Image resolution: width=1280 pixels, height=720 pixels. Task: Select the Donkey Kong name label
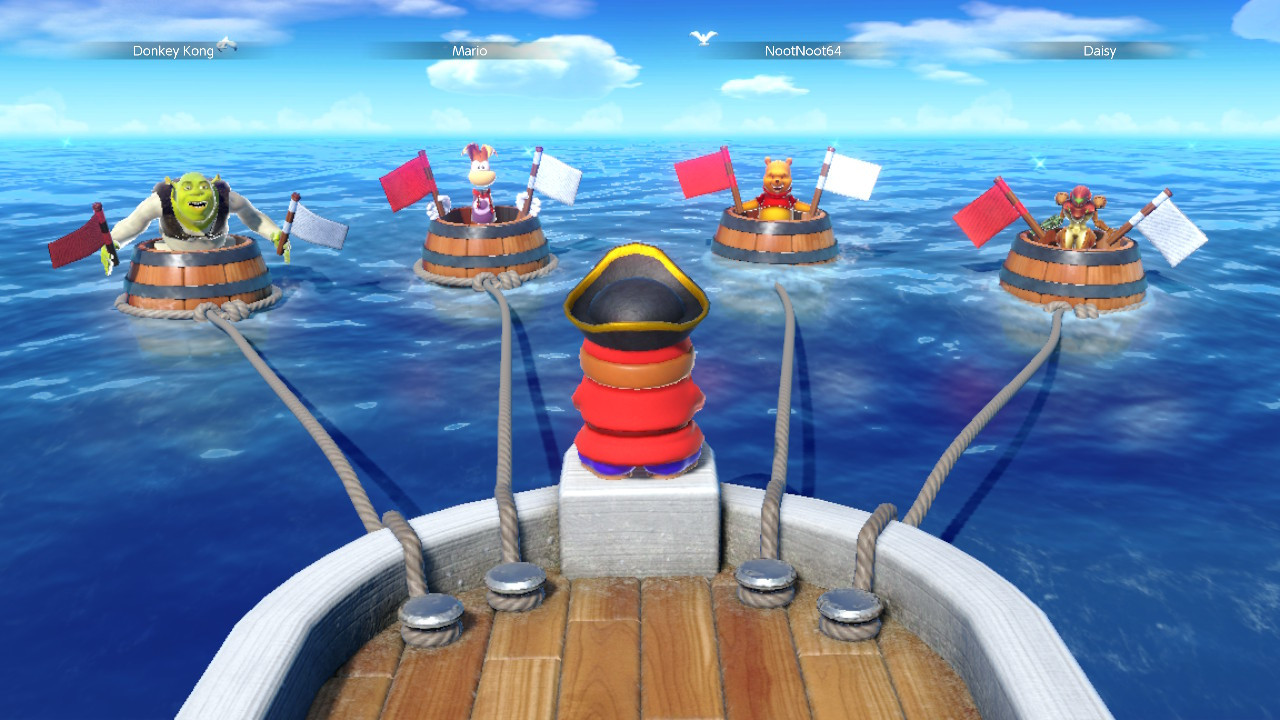172,51
